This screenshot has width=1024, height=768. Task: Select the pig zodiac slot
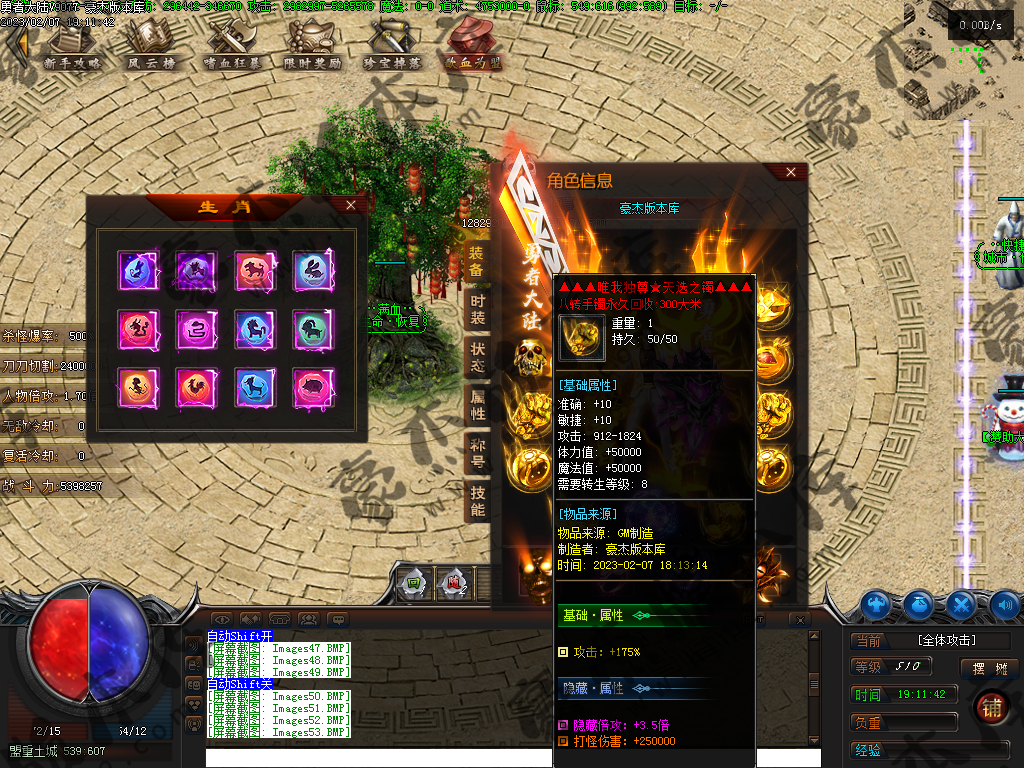(312, 386)
